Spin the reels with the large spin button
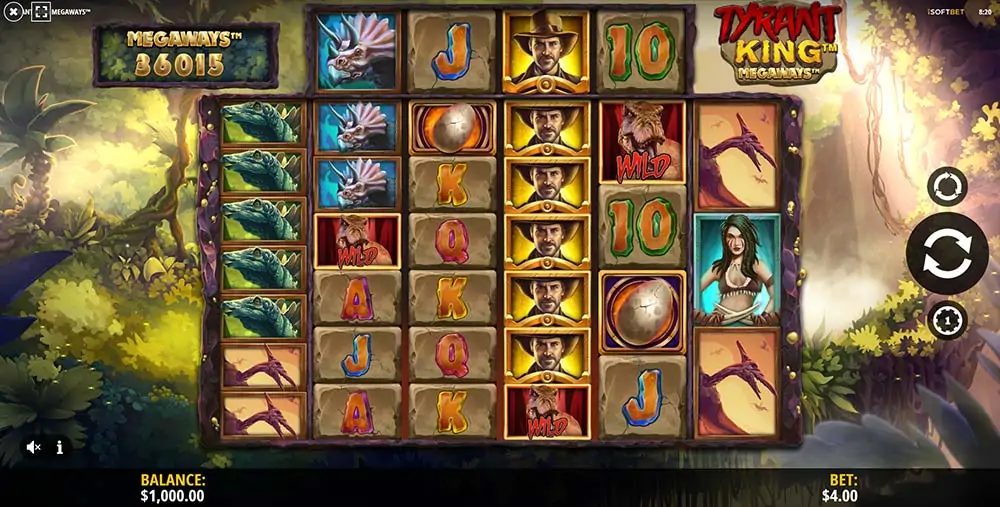Viewport: 1000px width, 507px height. [x=946, y=253]
